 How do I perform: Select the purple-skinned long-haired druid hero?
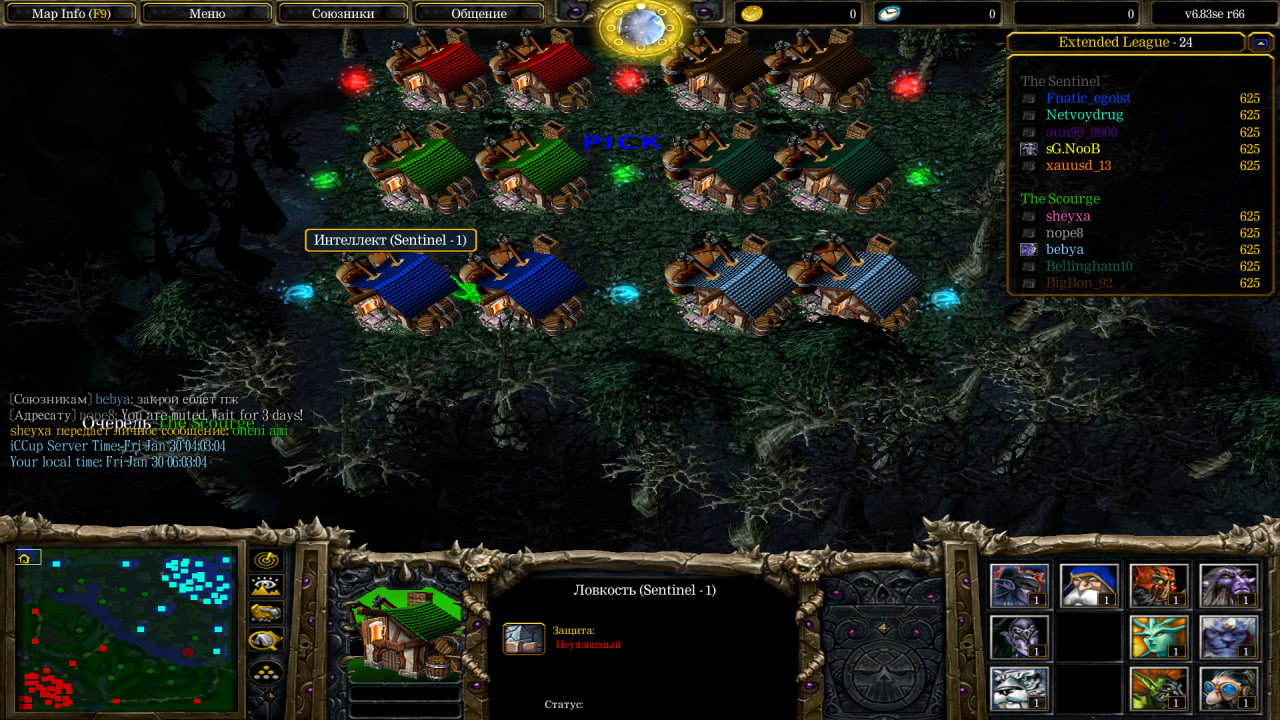1228,585
